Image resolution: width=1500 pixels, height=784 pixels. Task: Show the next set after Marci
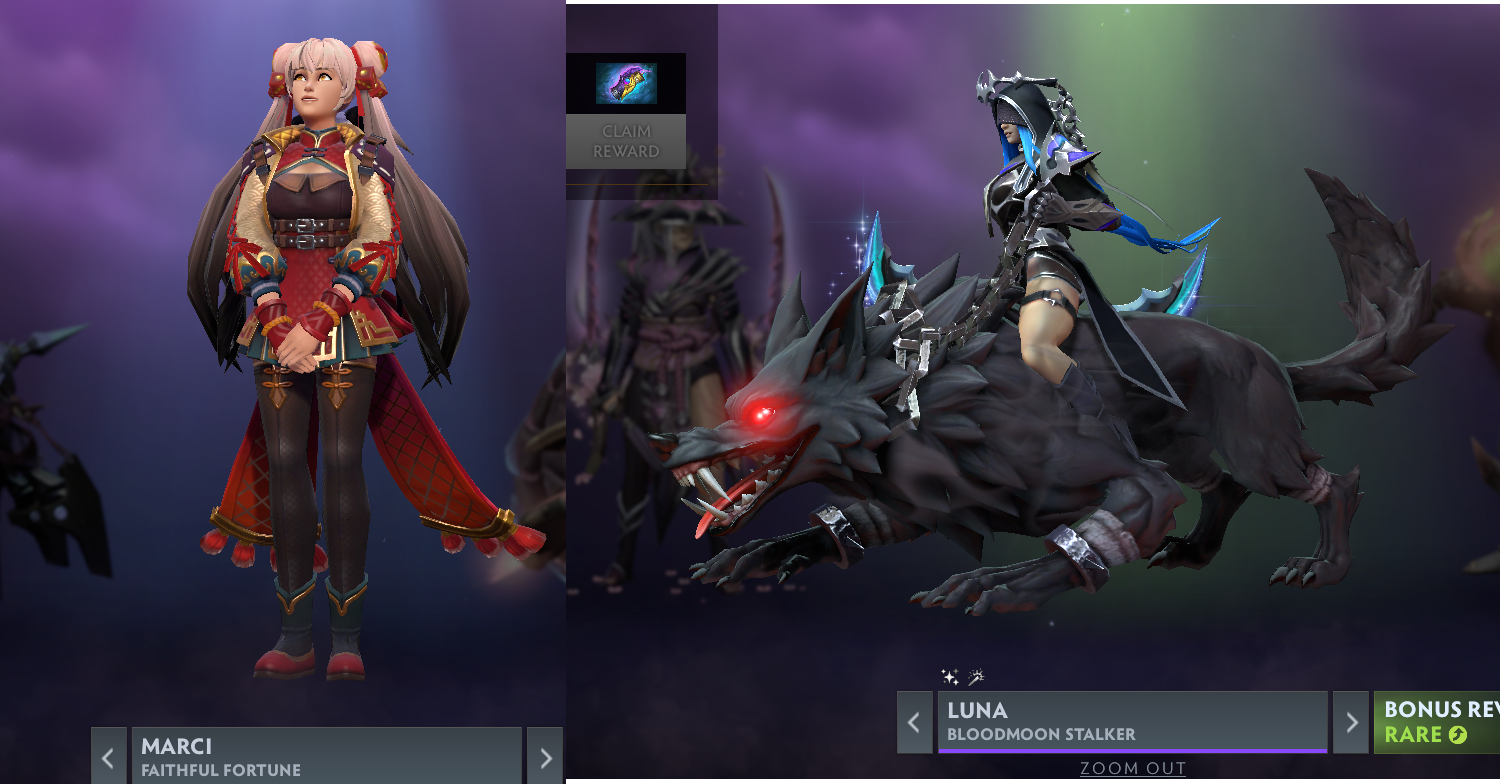pyautogui.click(x=545, y=756)
